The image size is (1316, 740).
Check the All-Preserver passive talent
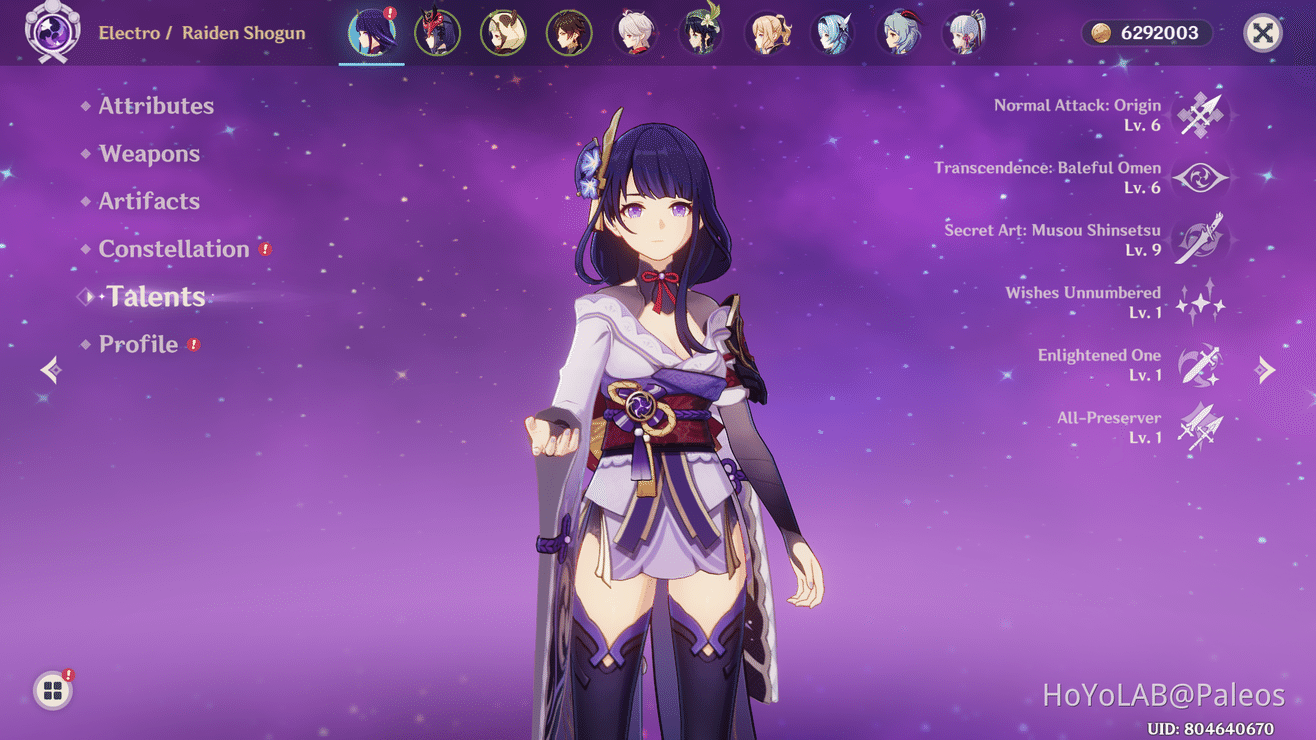tap(1199, 428)
